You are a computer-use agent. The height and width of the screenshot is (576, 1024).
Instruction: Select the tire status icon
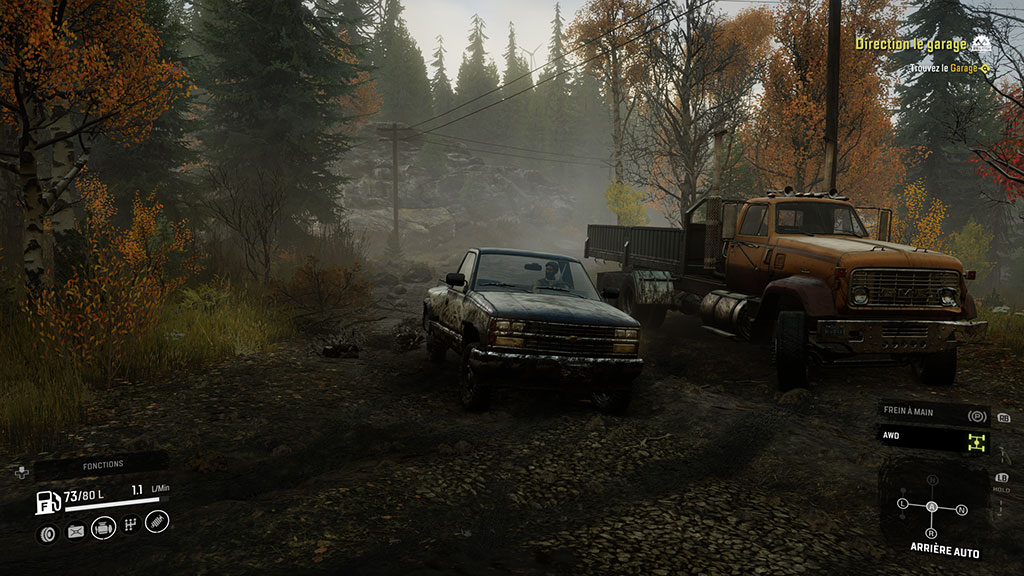[x=47, y=533]
